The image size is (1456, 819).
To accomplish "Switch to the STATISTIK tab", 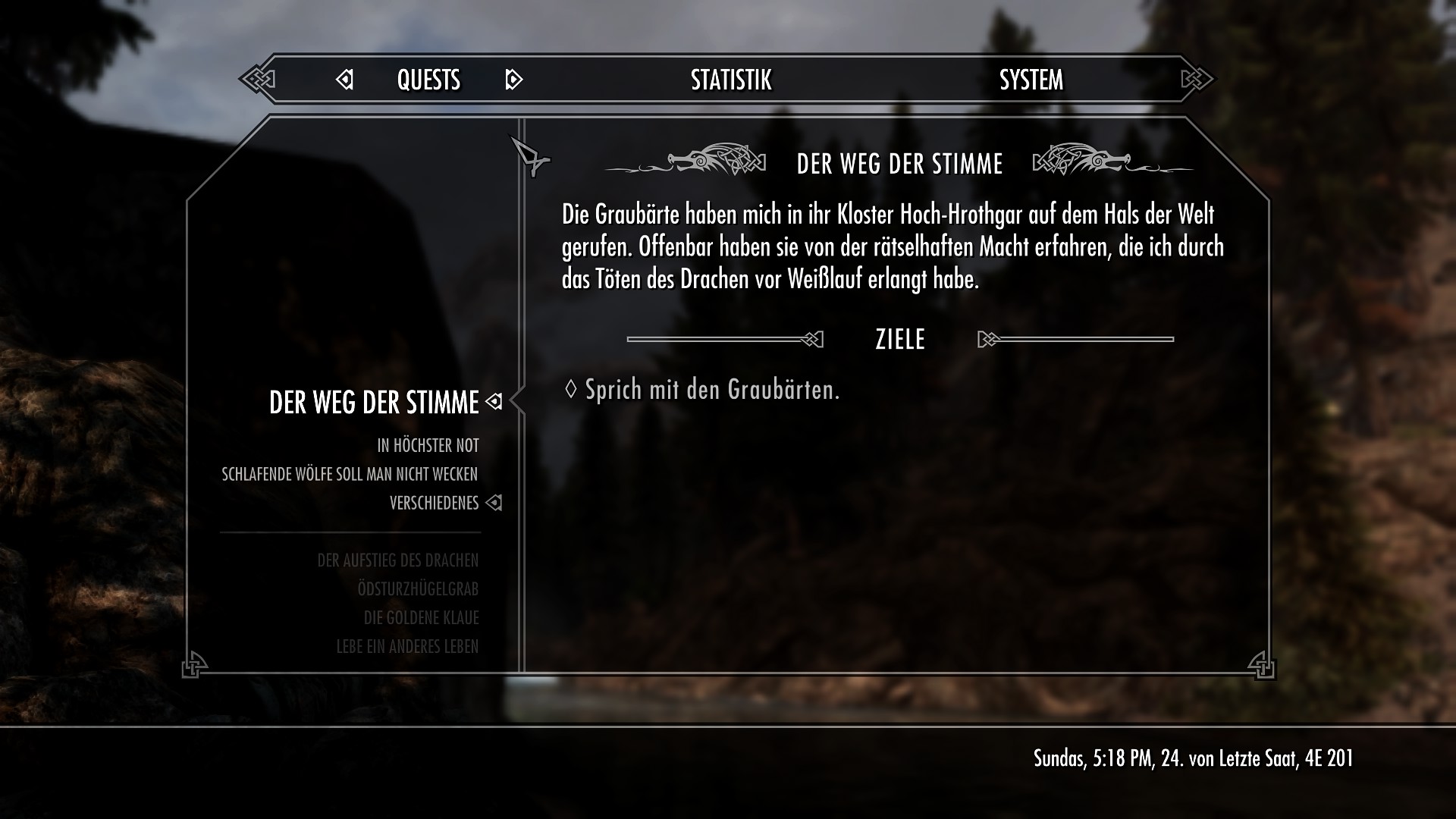I will tap(730, 79).
